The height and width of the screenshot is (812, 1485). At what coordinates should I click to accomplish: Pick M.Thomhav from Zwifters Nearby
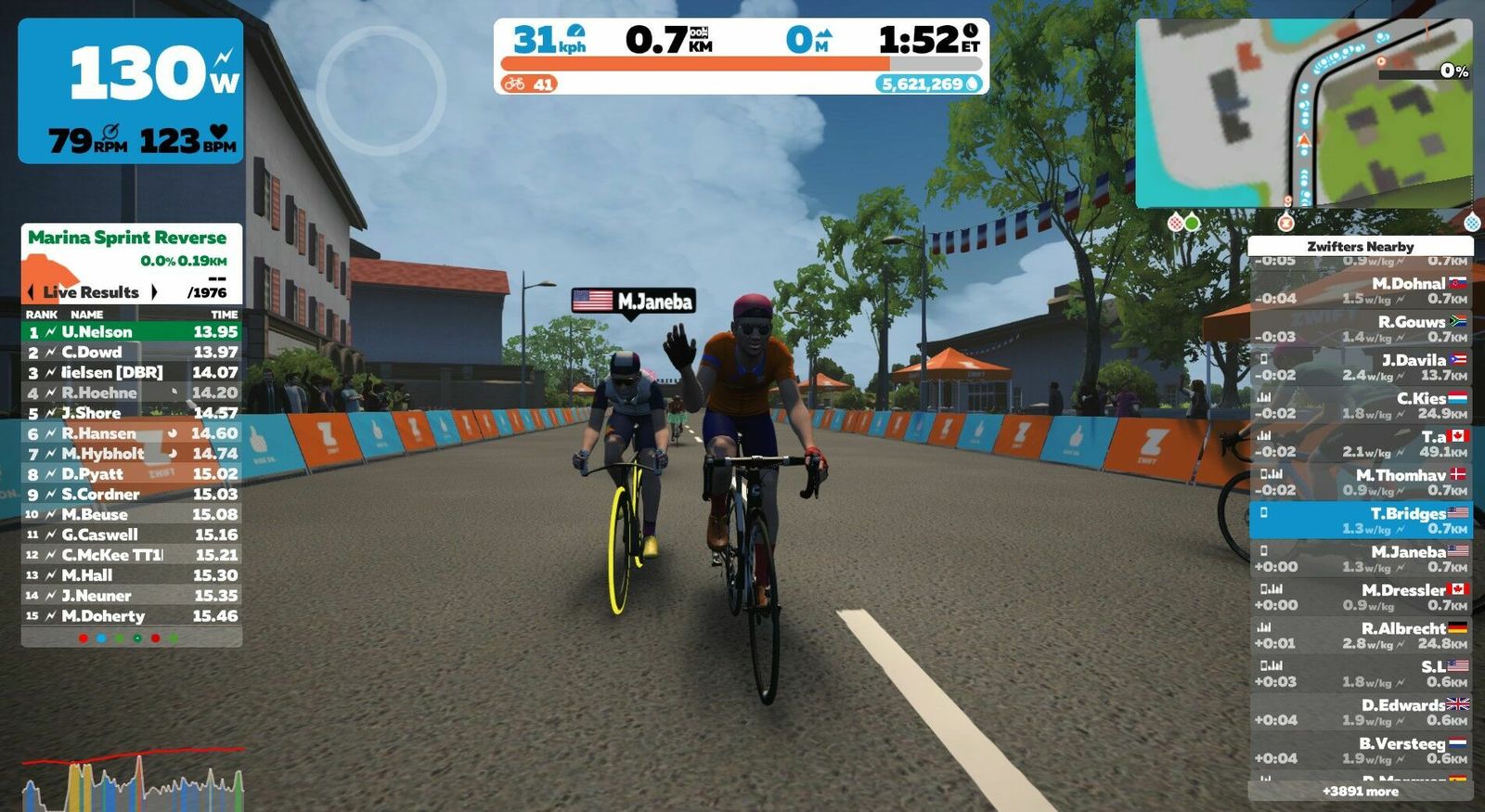1361,482
